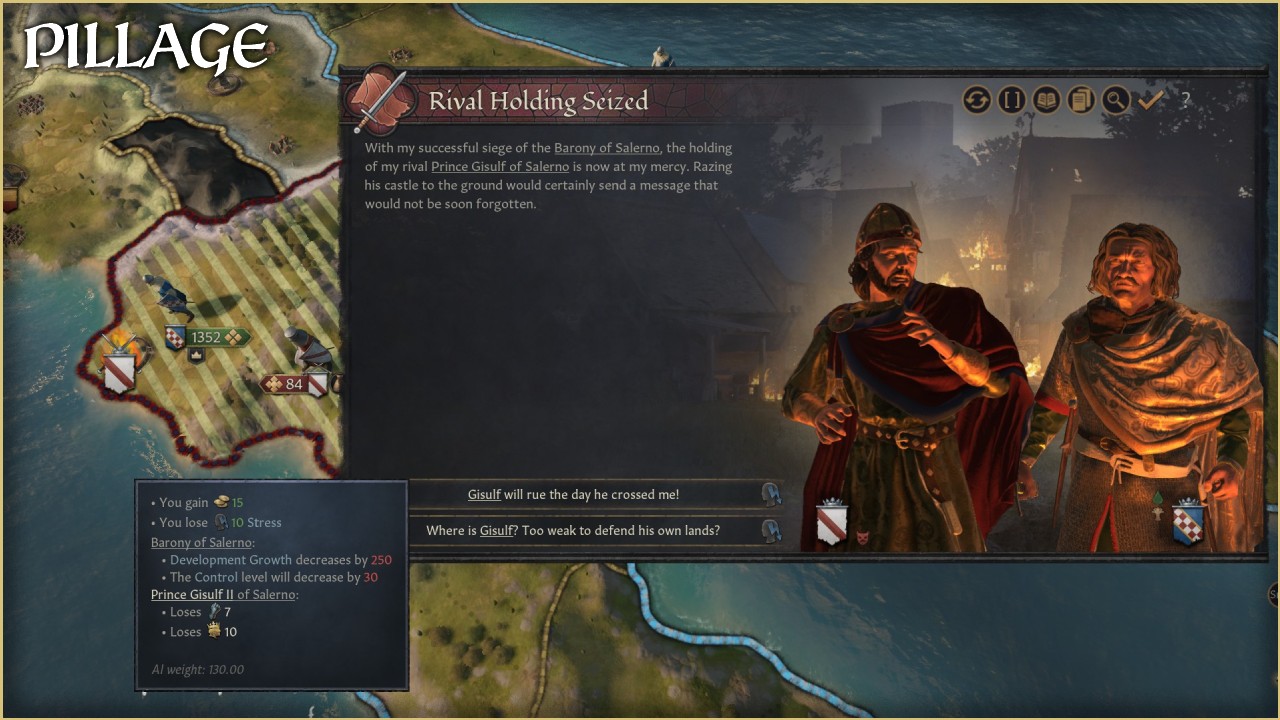Choose "Gisulf will rue the day he crossed me!"
Screen dimensions: 1280x720
[x=574, y=494]
